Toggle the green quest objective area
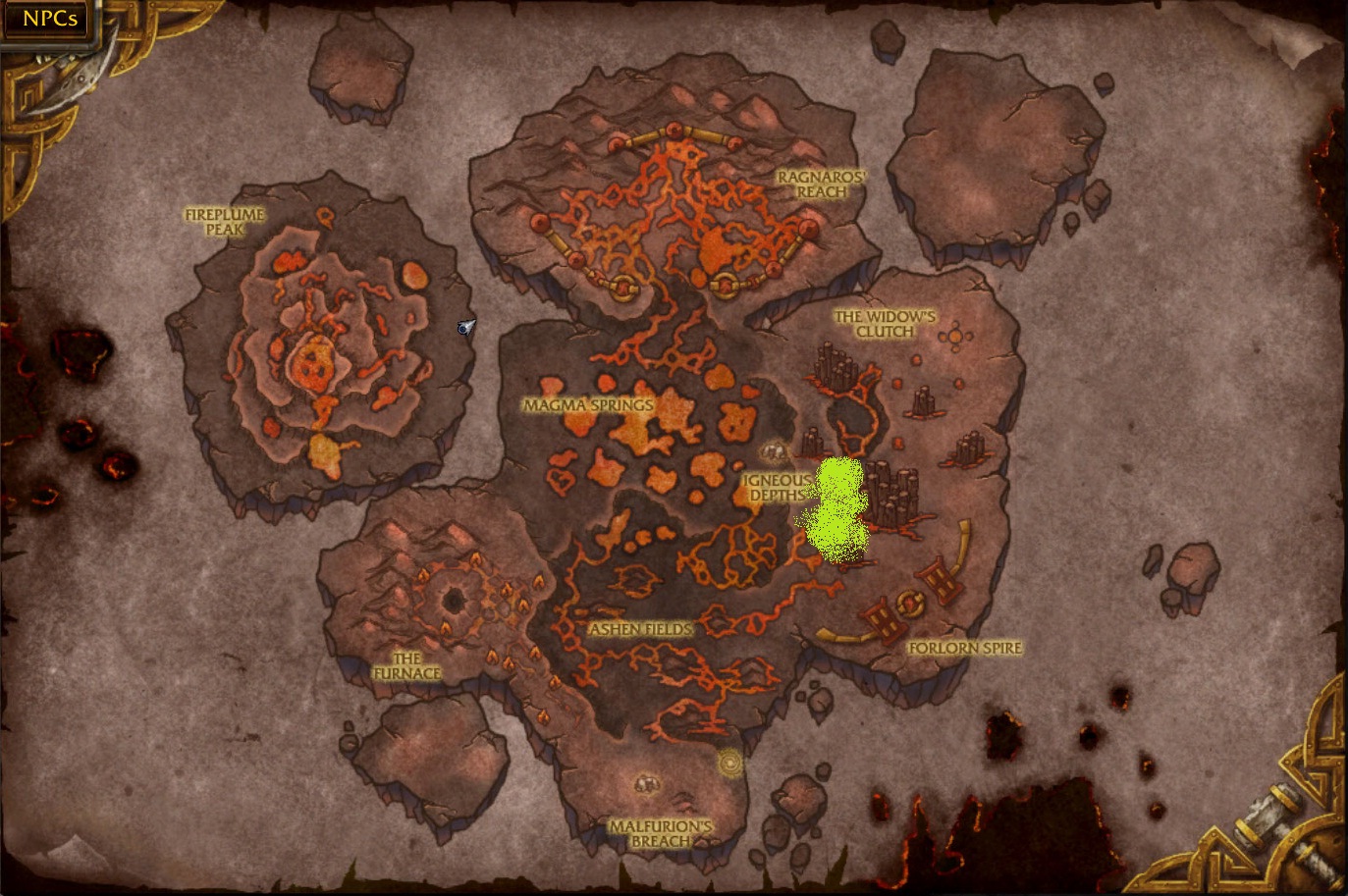1348x896 pixels. tap(839, 505)
